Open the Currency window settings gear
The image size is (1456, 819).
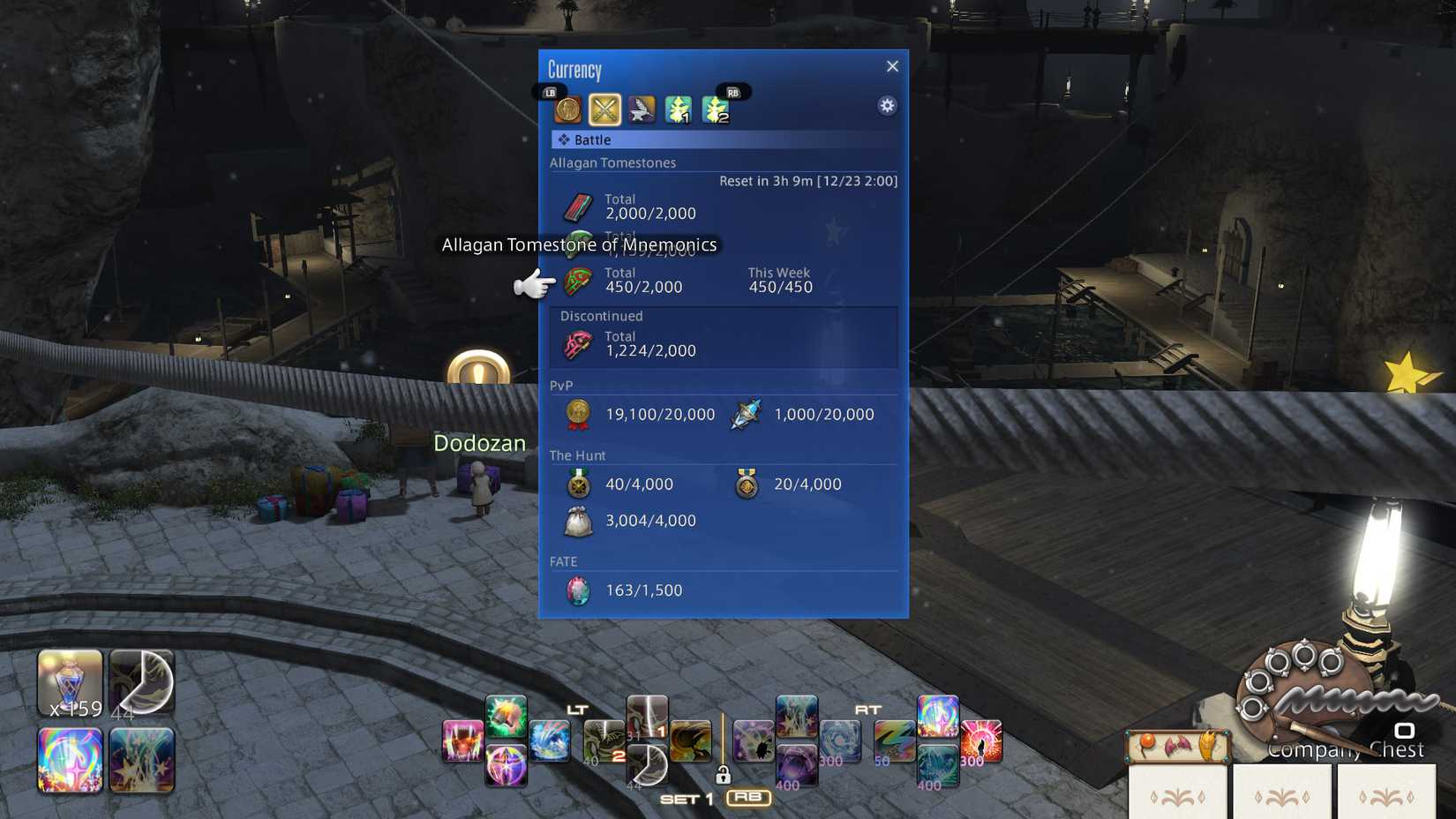click(886, 105)
